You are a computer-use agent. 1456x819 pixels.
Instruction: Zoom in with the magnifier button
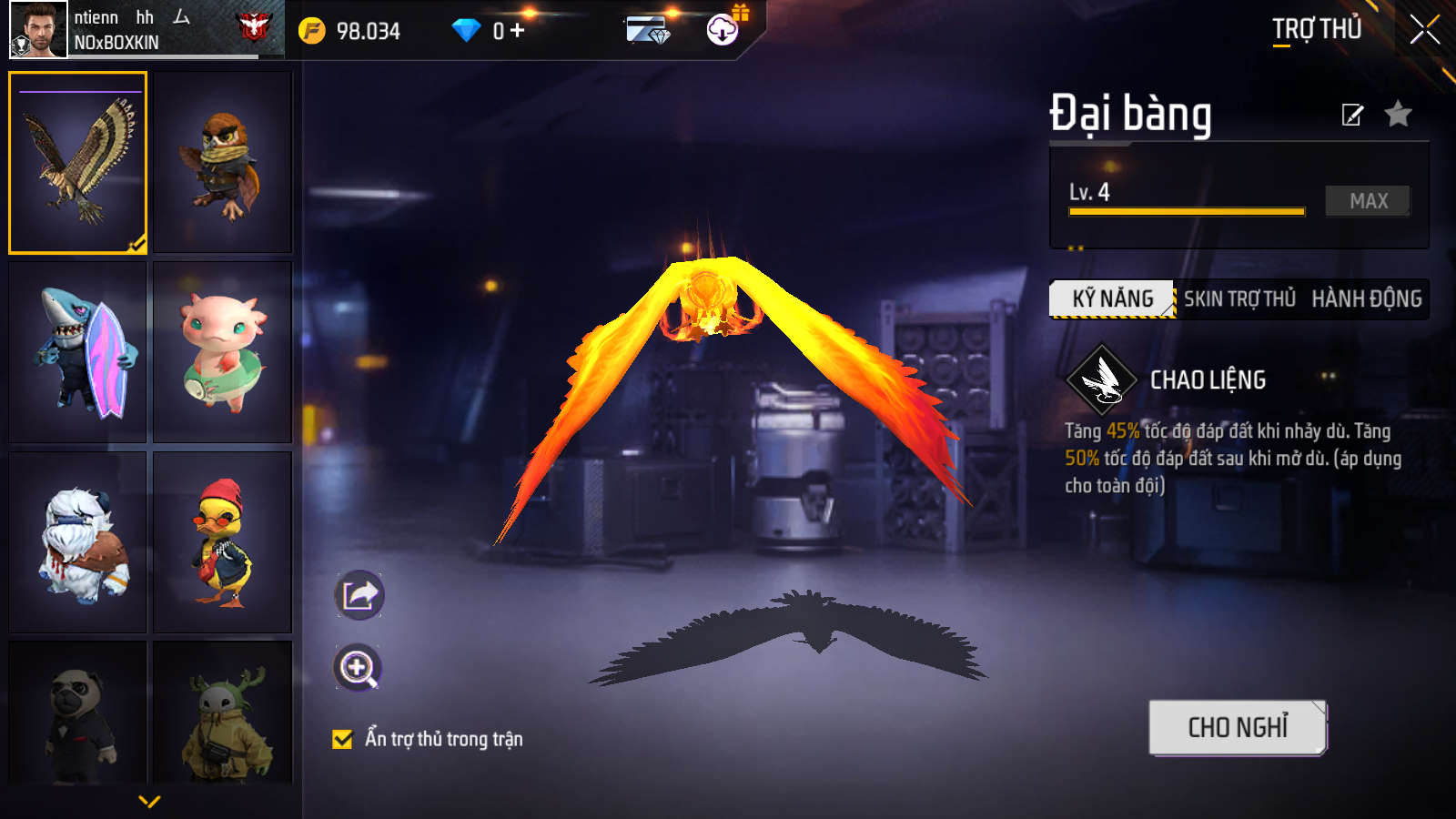(358, 668)
